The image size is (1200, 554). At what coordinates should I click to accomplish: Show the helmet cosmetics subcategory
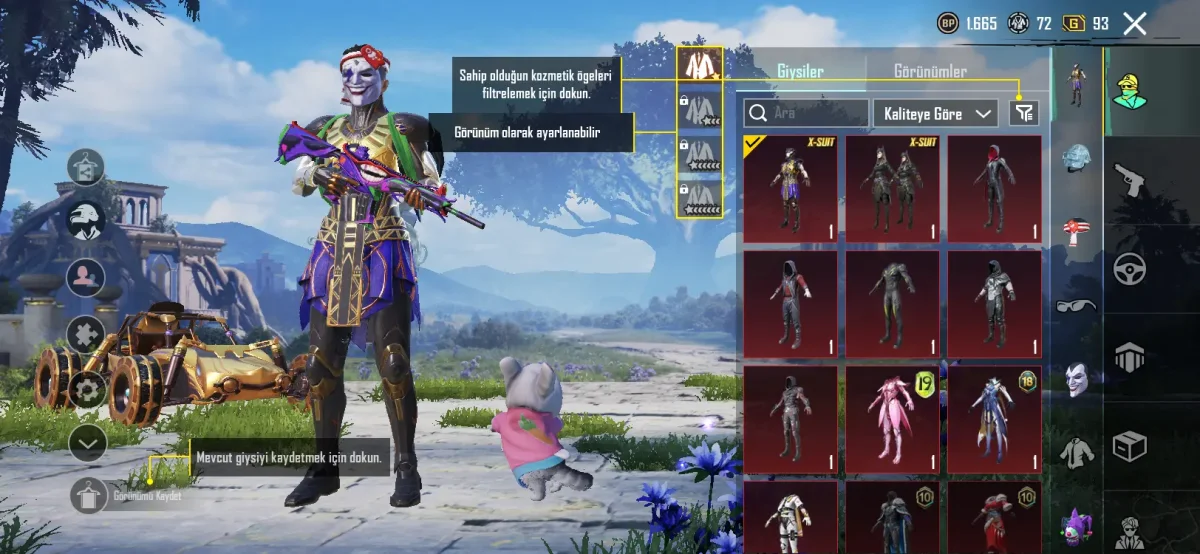(1076, 160)
